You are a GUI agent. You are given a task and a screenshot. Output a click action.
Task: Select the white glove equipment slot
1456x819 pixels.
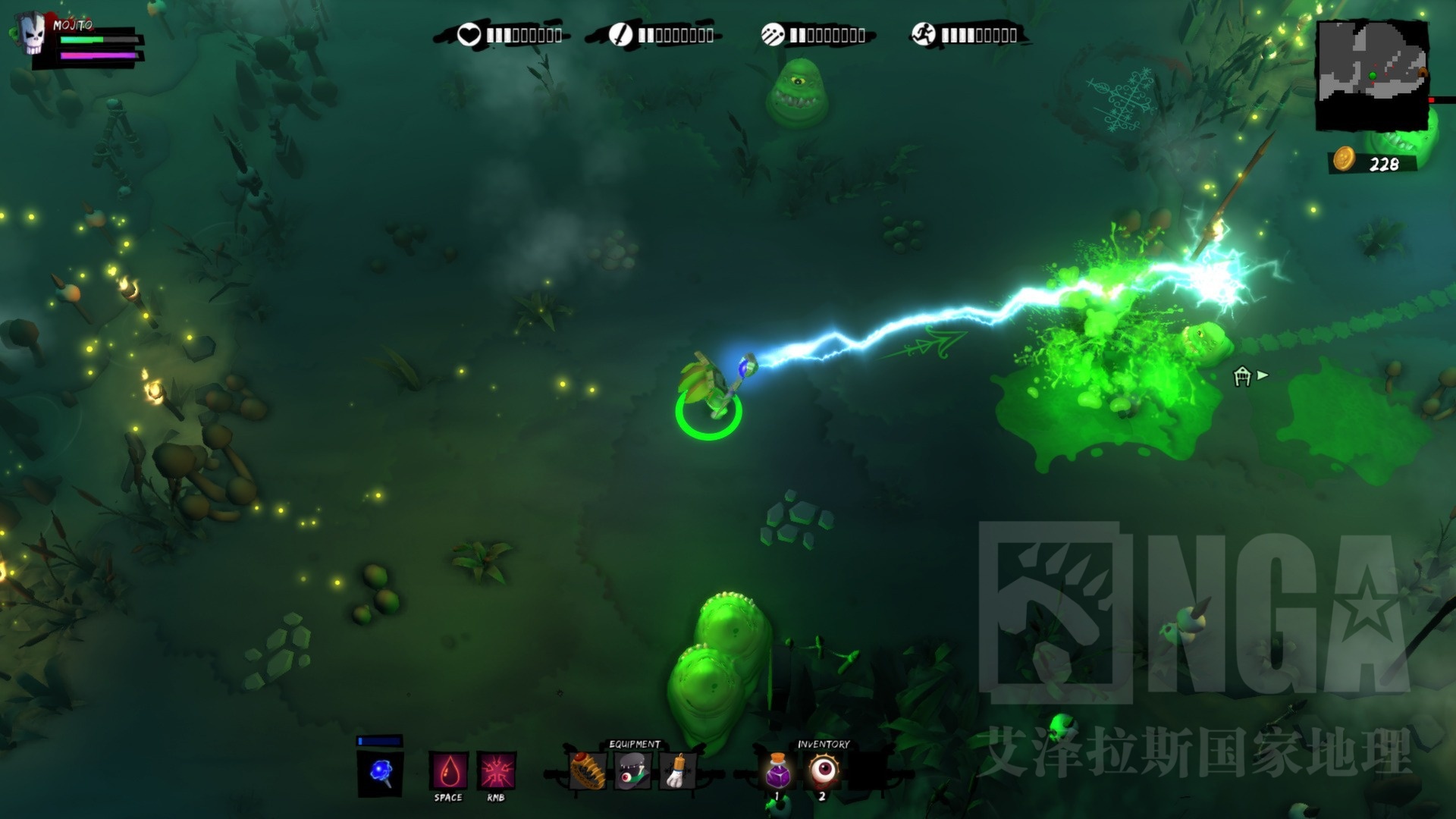tap(678, 771)
